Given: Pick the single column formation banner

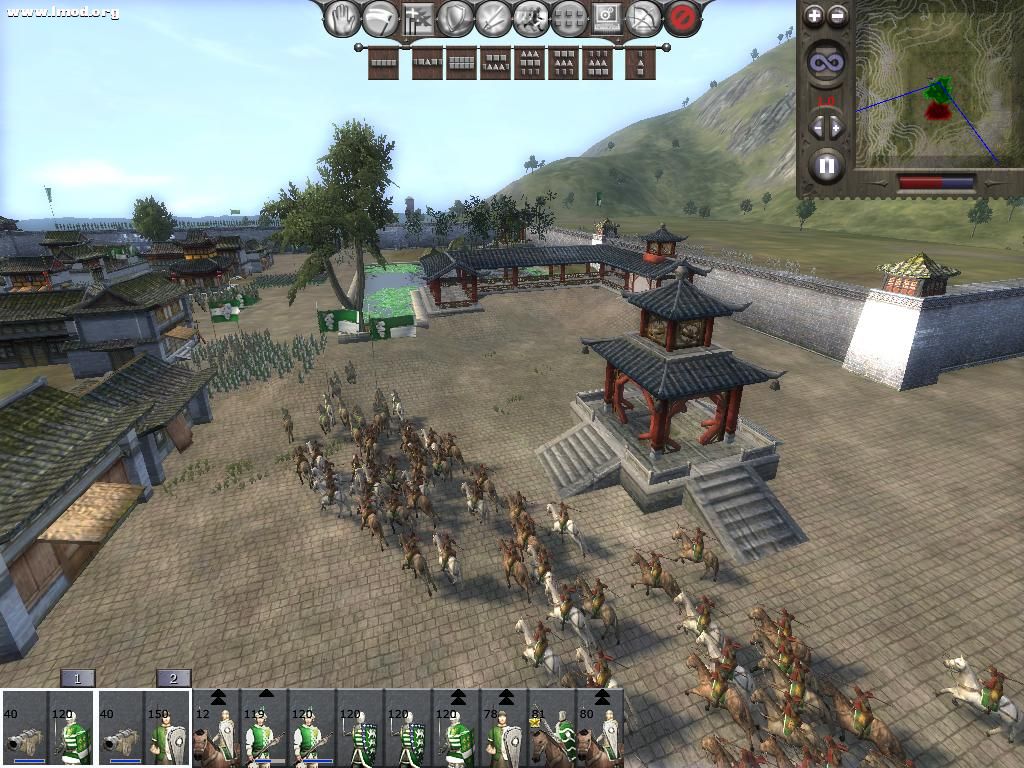Looking at the screenshot, I should 640,63.
